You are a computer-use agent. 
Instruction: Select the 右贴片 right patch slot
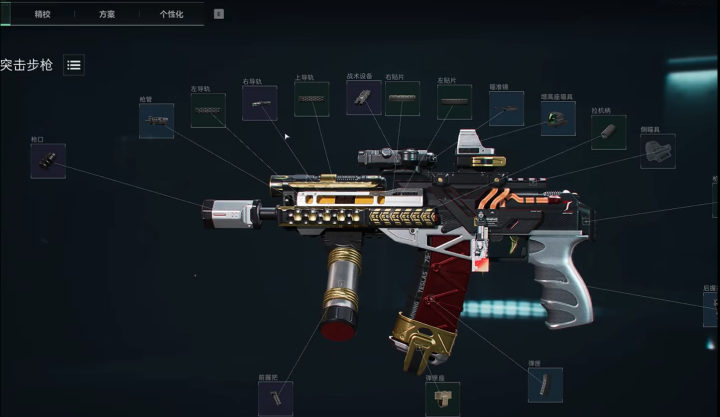403,98
